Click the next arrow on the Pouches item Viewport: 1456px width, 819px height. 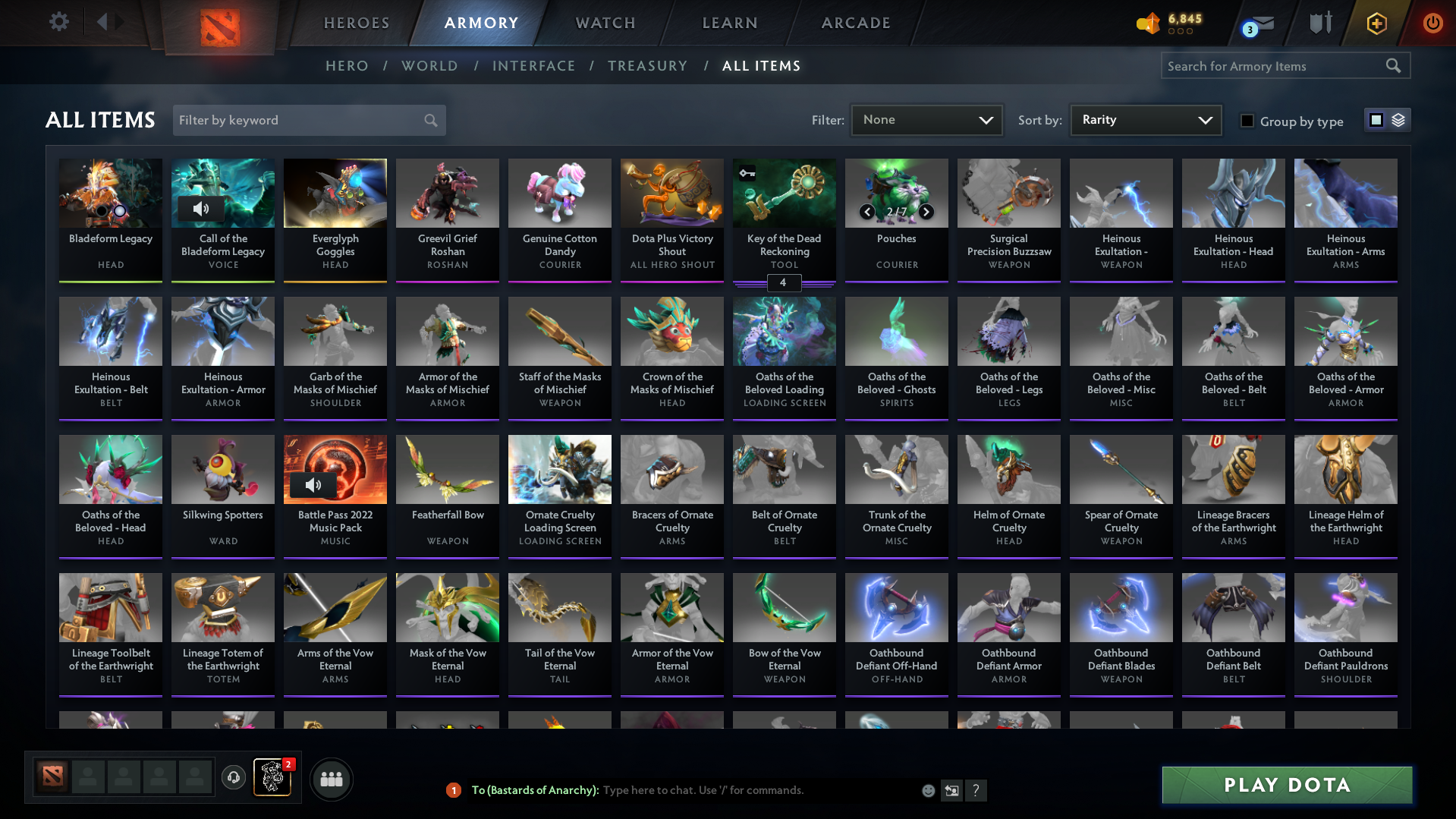pos(926,212)
